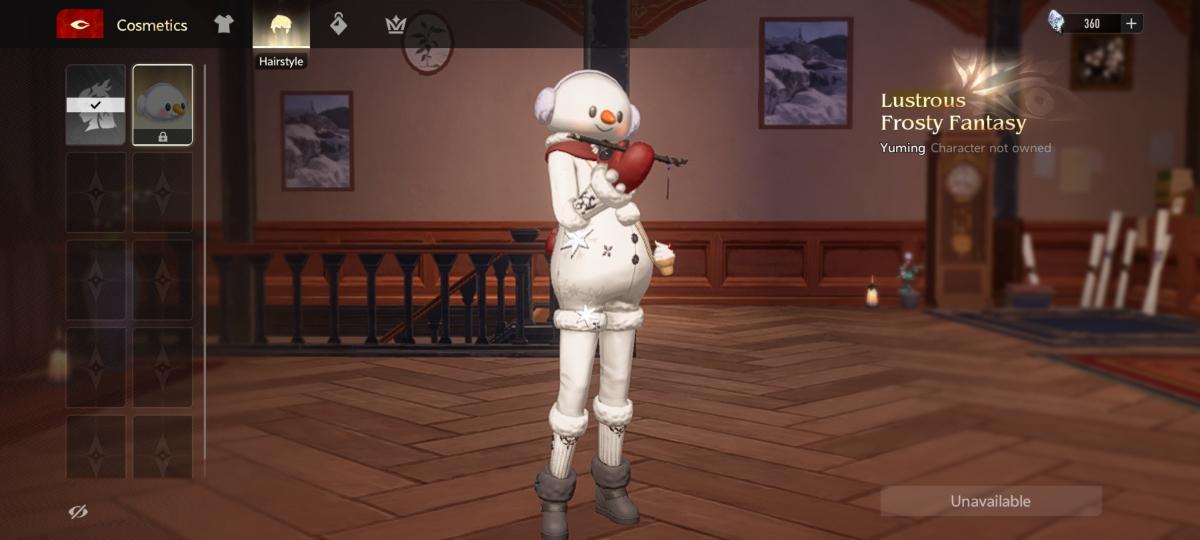
Task: Open the pendant accessory tab
Action: 339,25
